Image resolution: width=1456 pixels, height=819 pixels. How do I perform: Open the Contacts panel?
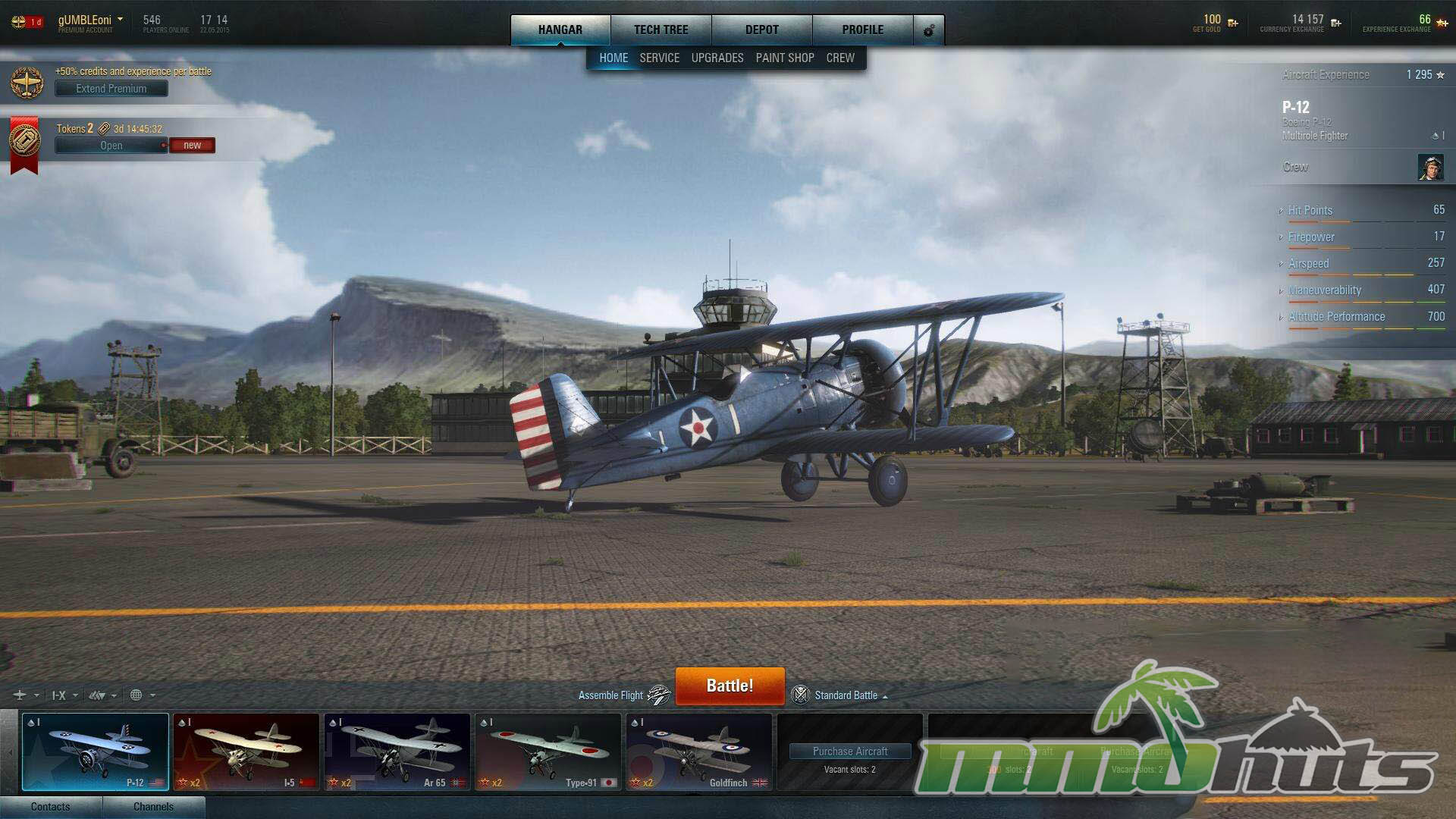(x=51, y=807)
